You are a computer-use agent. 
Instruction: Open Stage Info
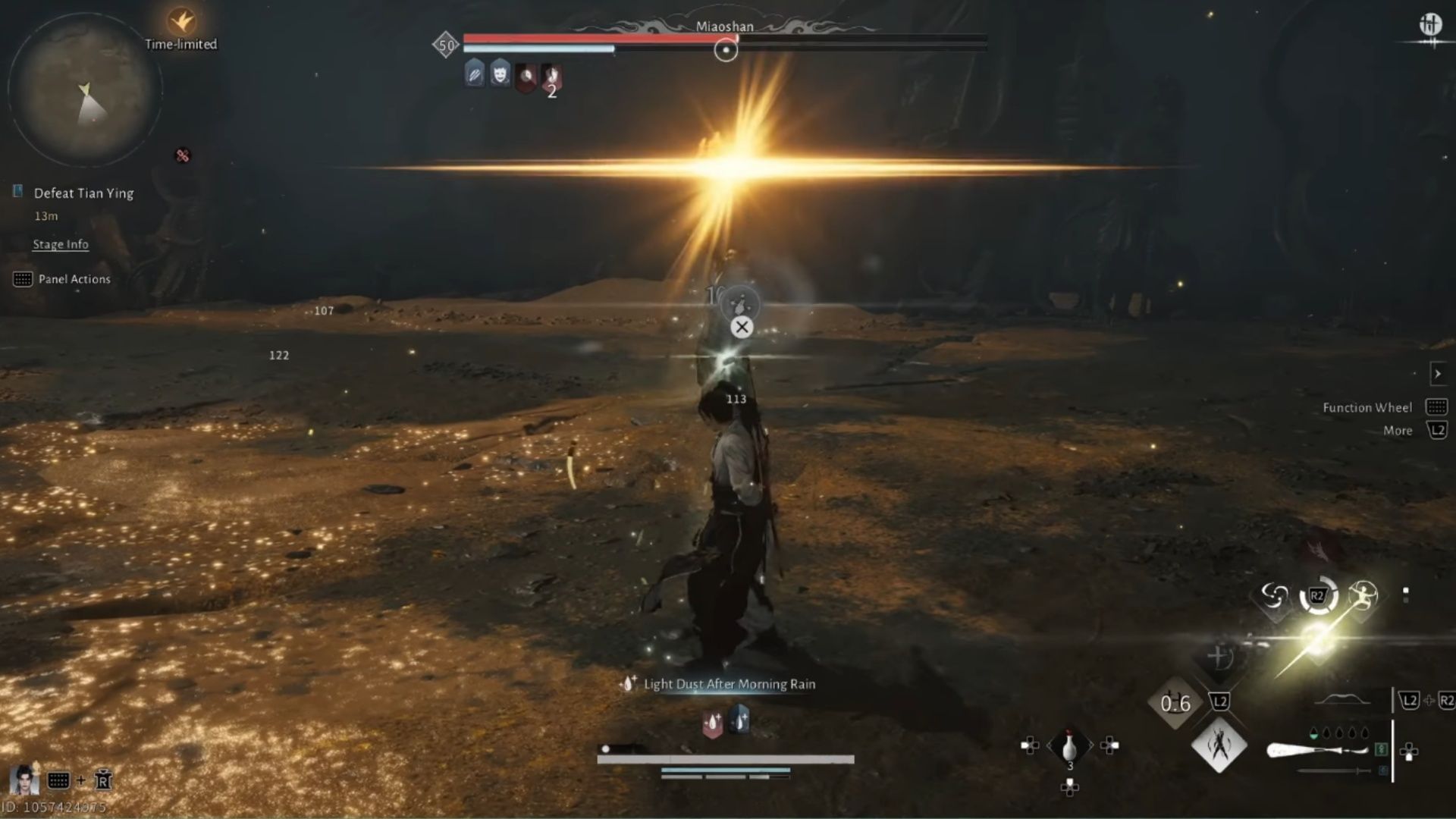[60, 244]
